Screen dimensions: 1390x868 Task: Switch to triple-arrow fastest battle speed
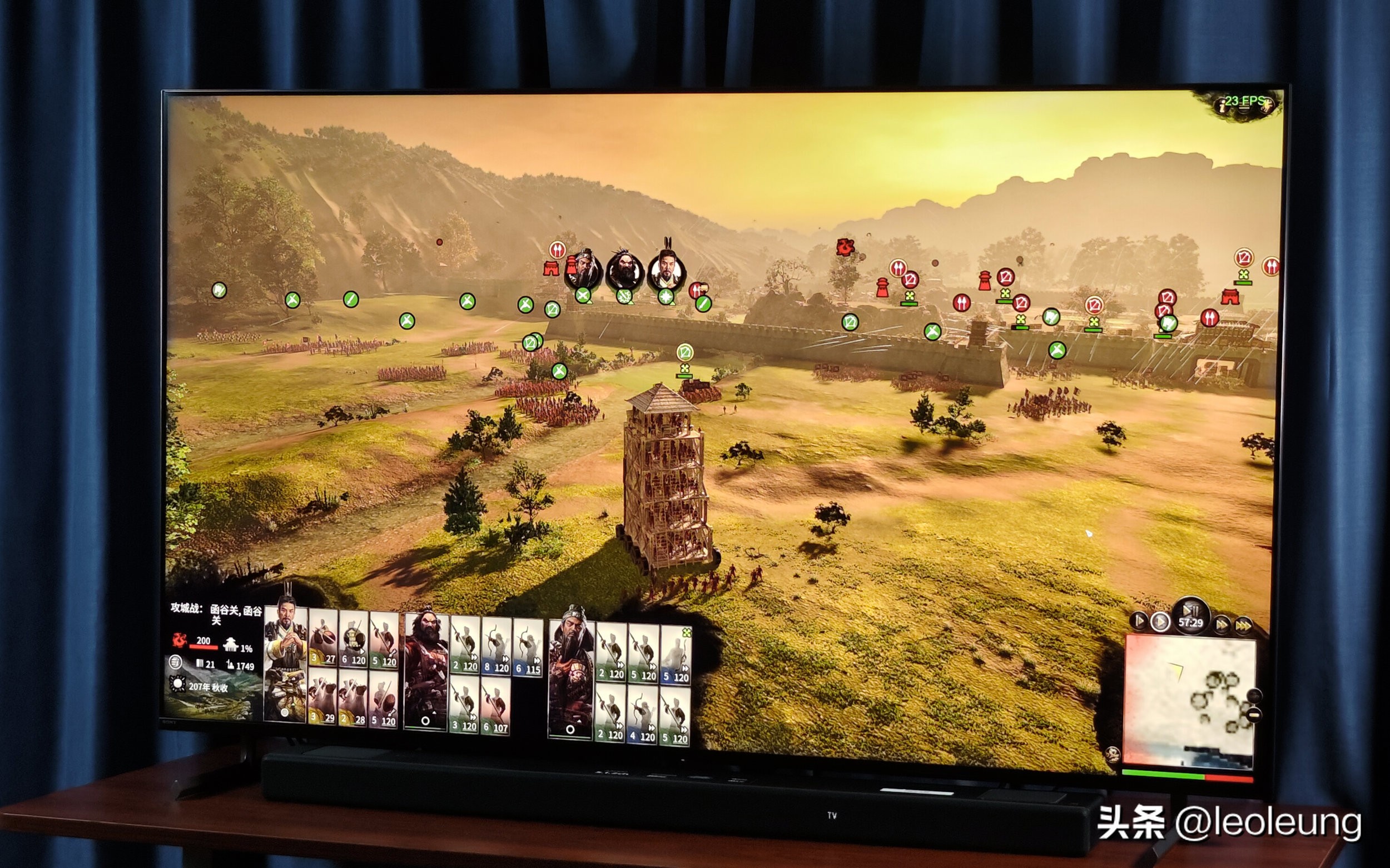[1244, 625]
